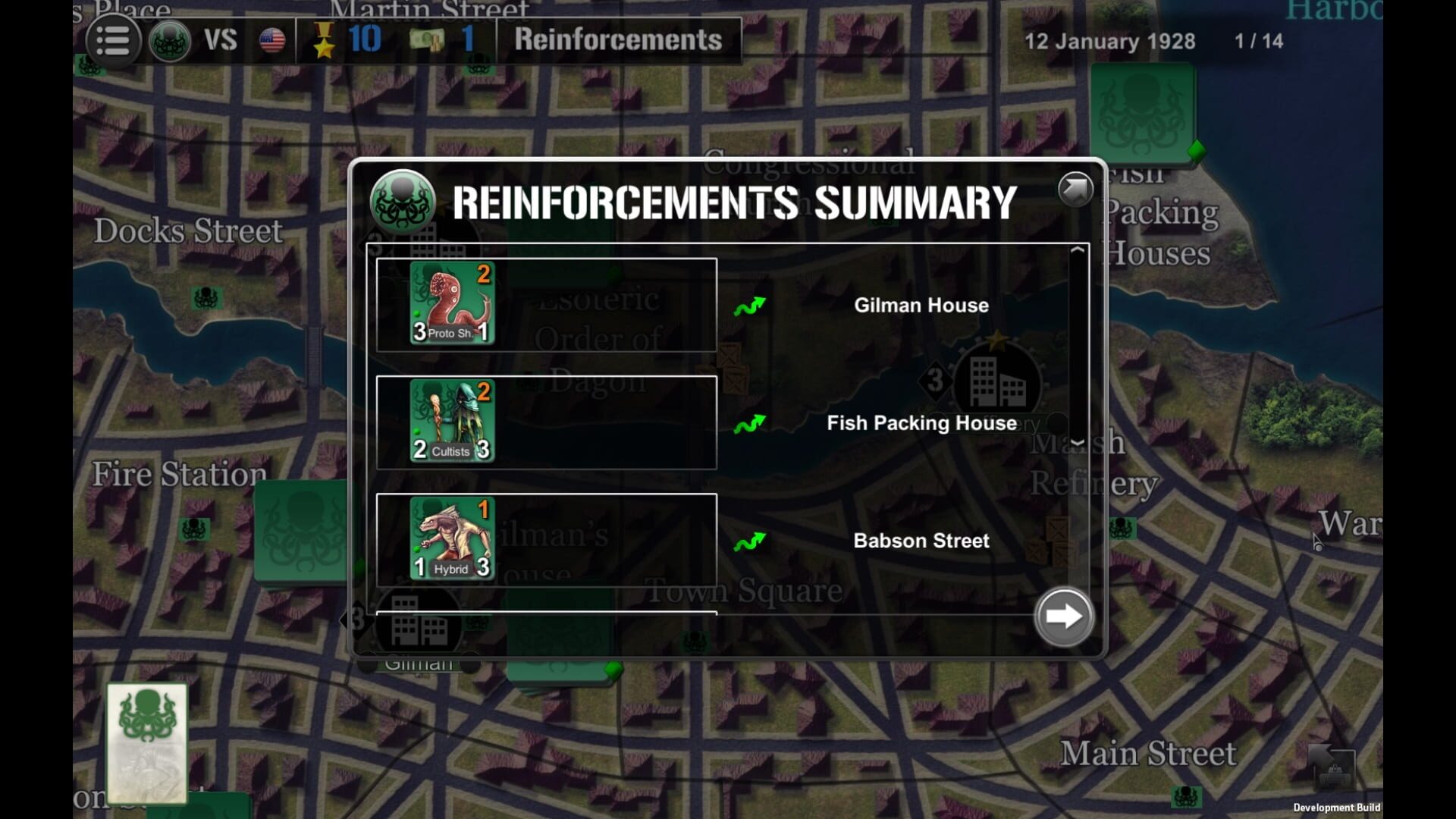Click the Cthulhu card in bottom-left corner

coord(146,739)
